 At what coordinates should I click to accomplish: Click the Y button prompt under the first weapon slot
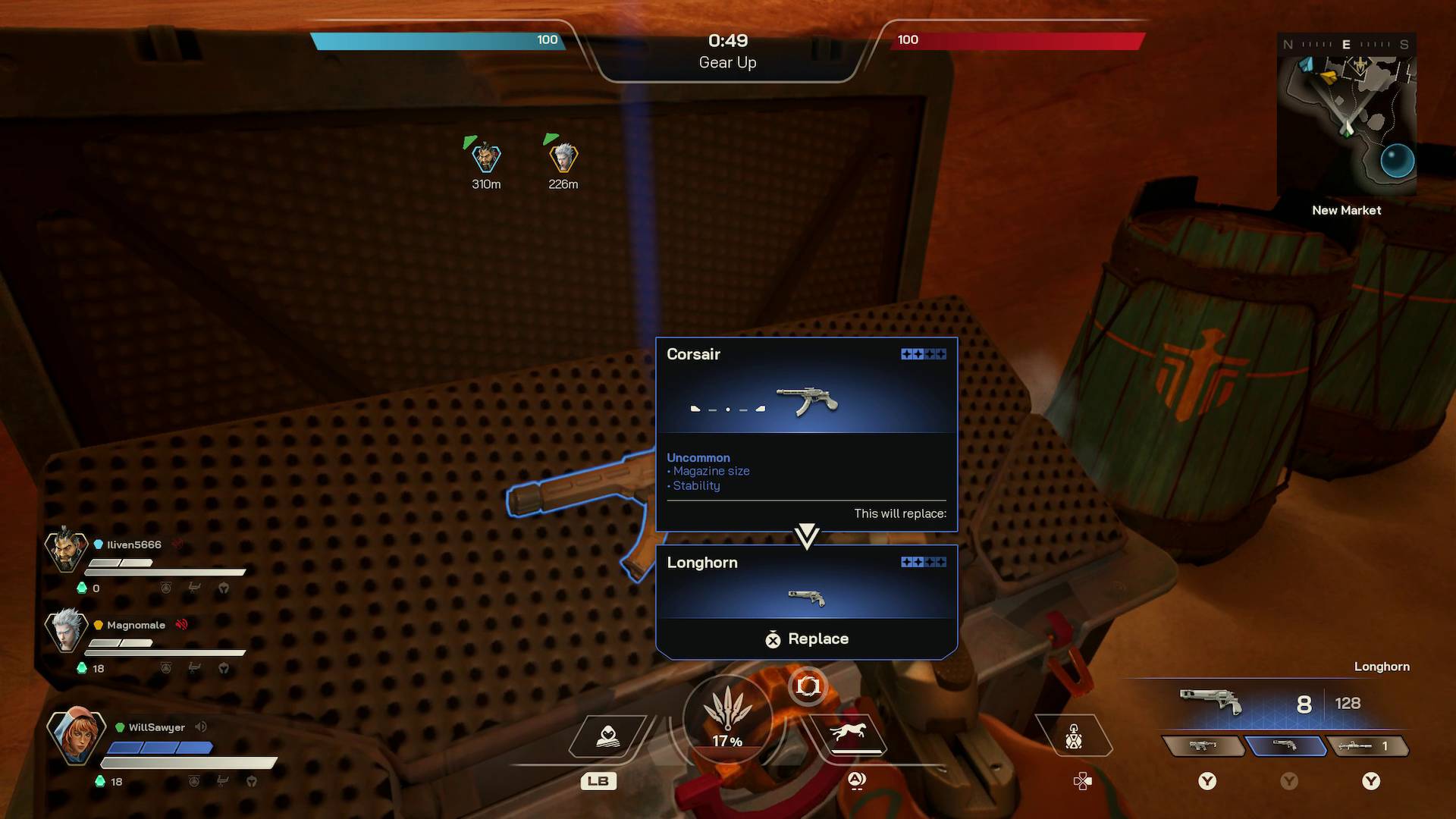coord(1207,780)
